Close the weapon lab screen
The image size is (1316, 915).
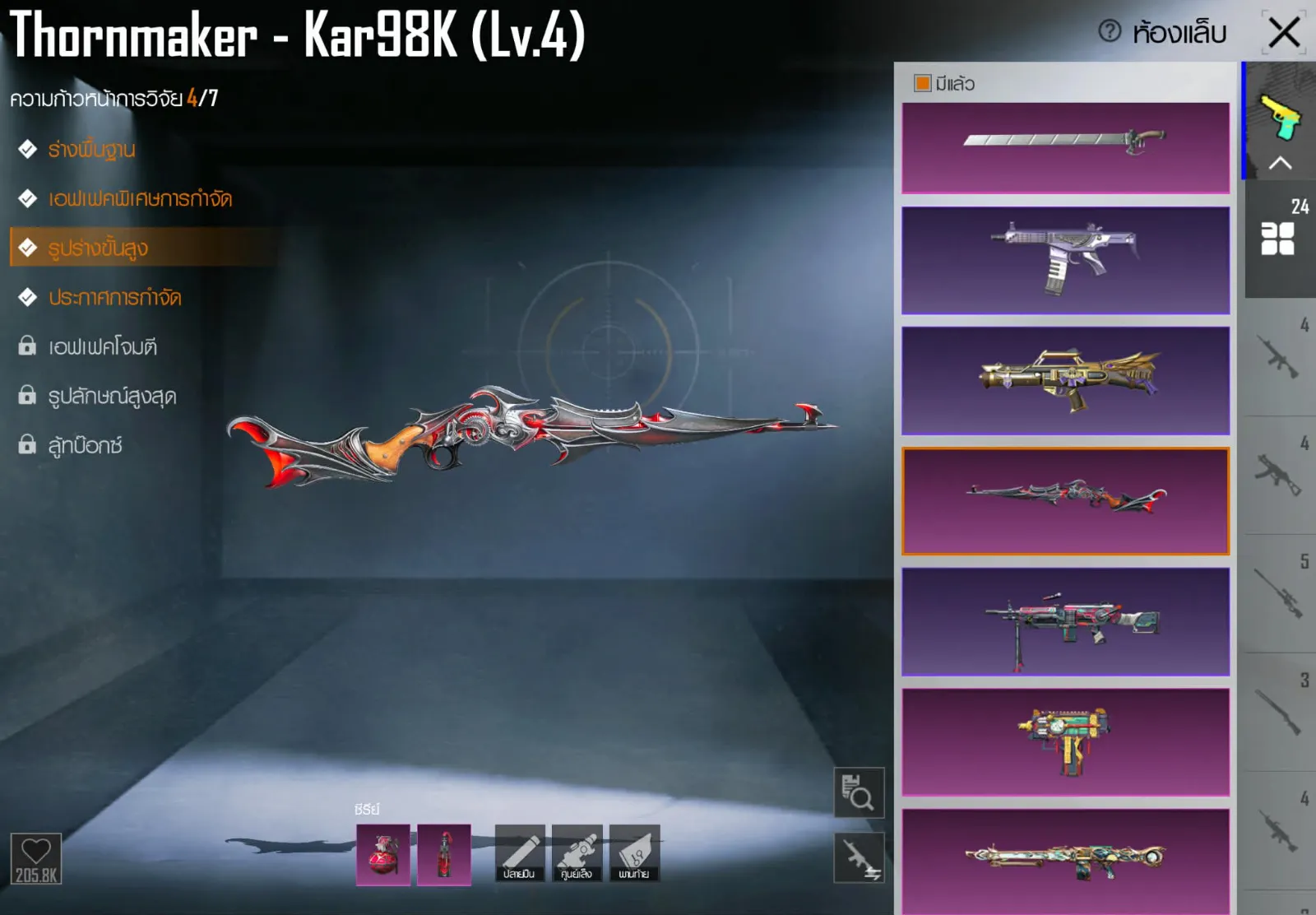pos(1284,34)
